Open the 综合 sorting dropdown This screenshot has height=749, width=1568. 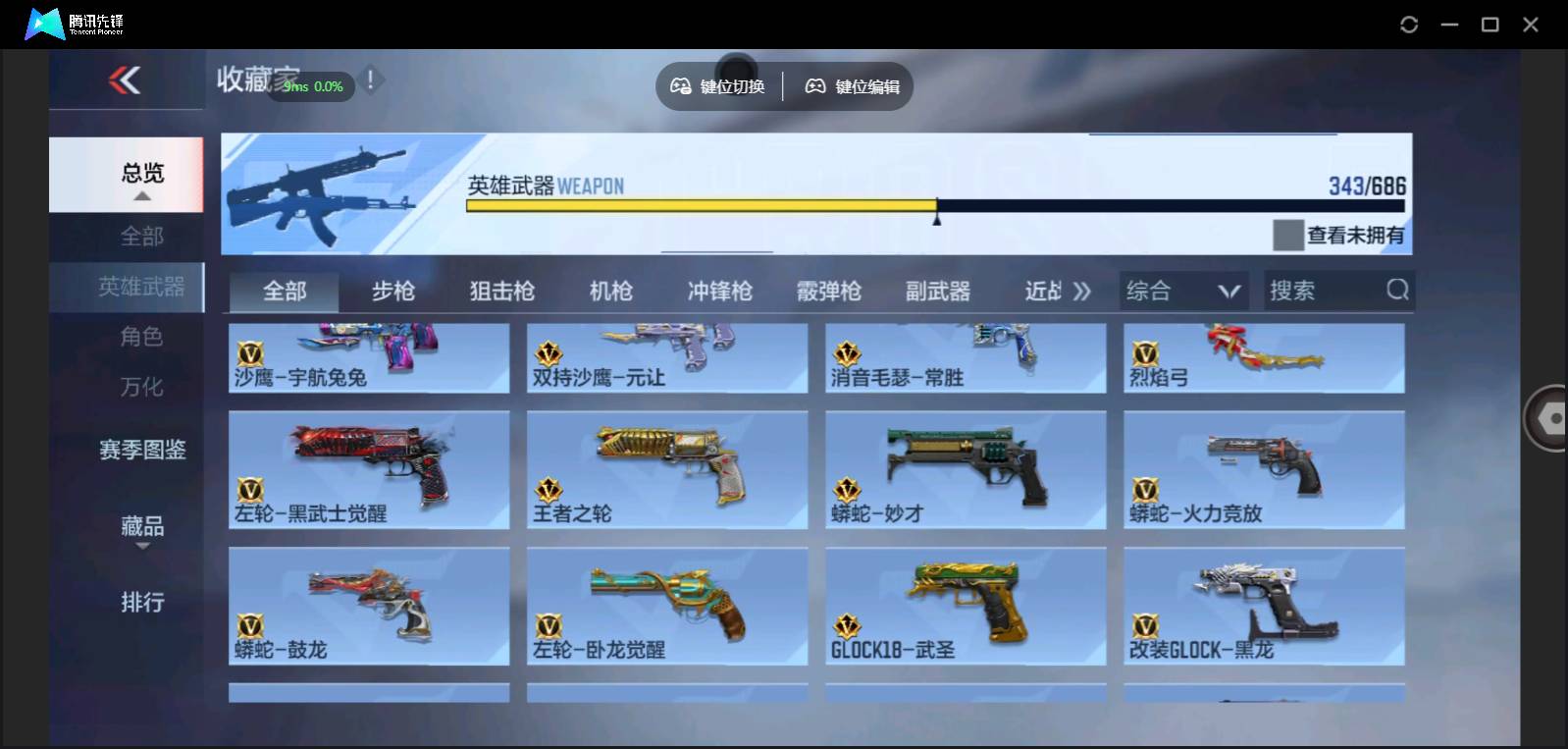[1182, 290]
